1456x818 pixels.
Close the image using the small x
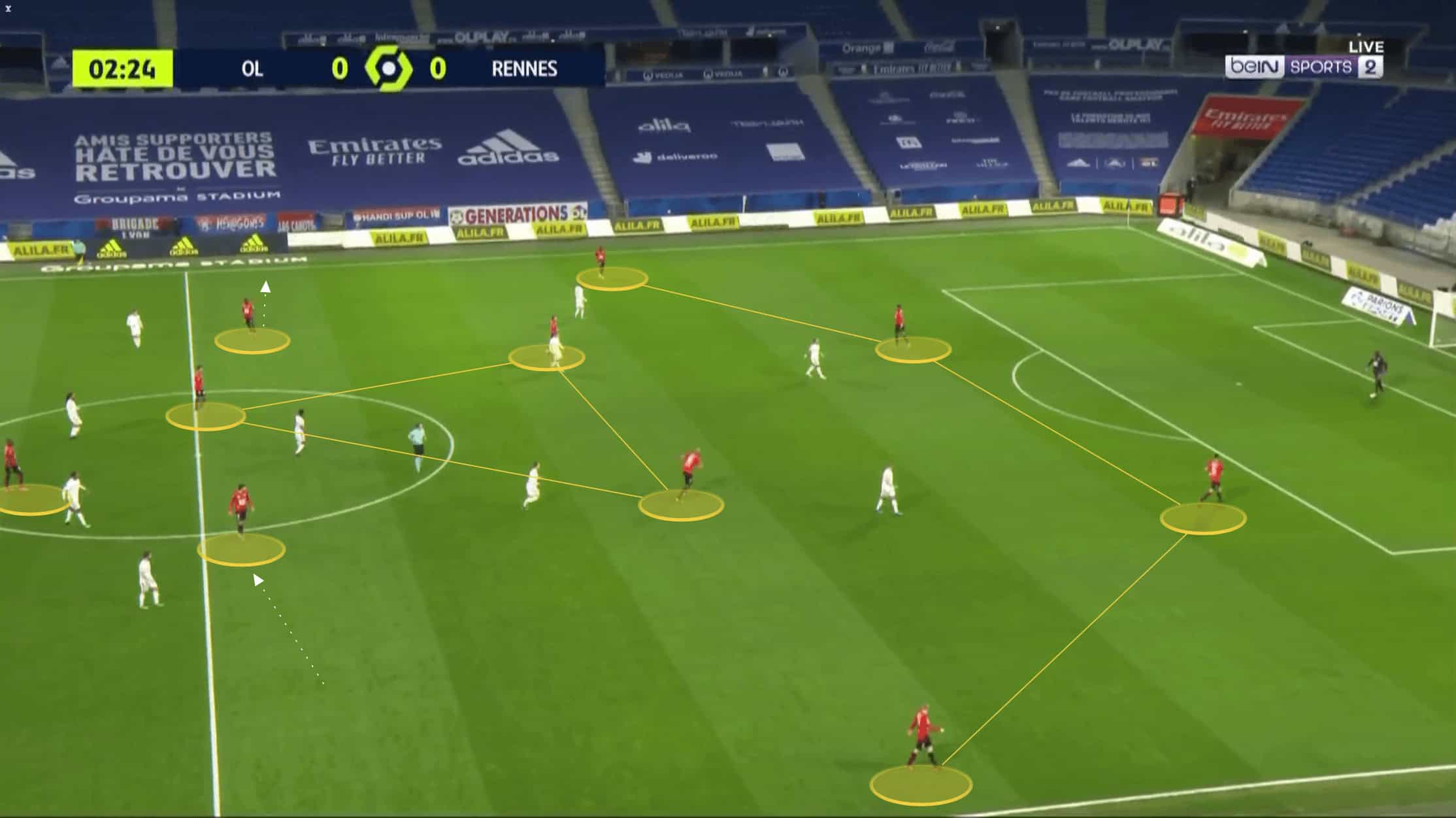tap(8, 8)
